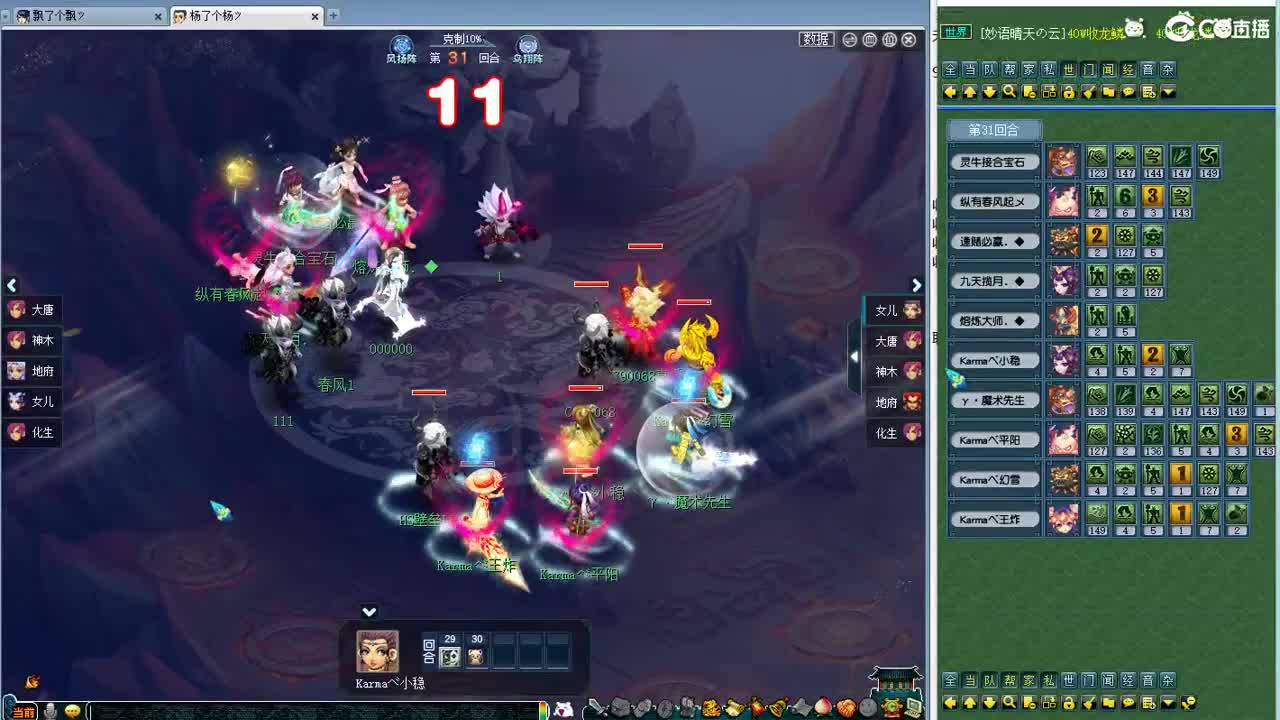Screen dimensions: 1280x720
Task: Open the yellow dropdown arrow at chat toolbar end
Action: click(1168, 92)
